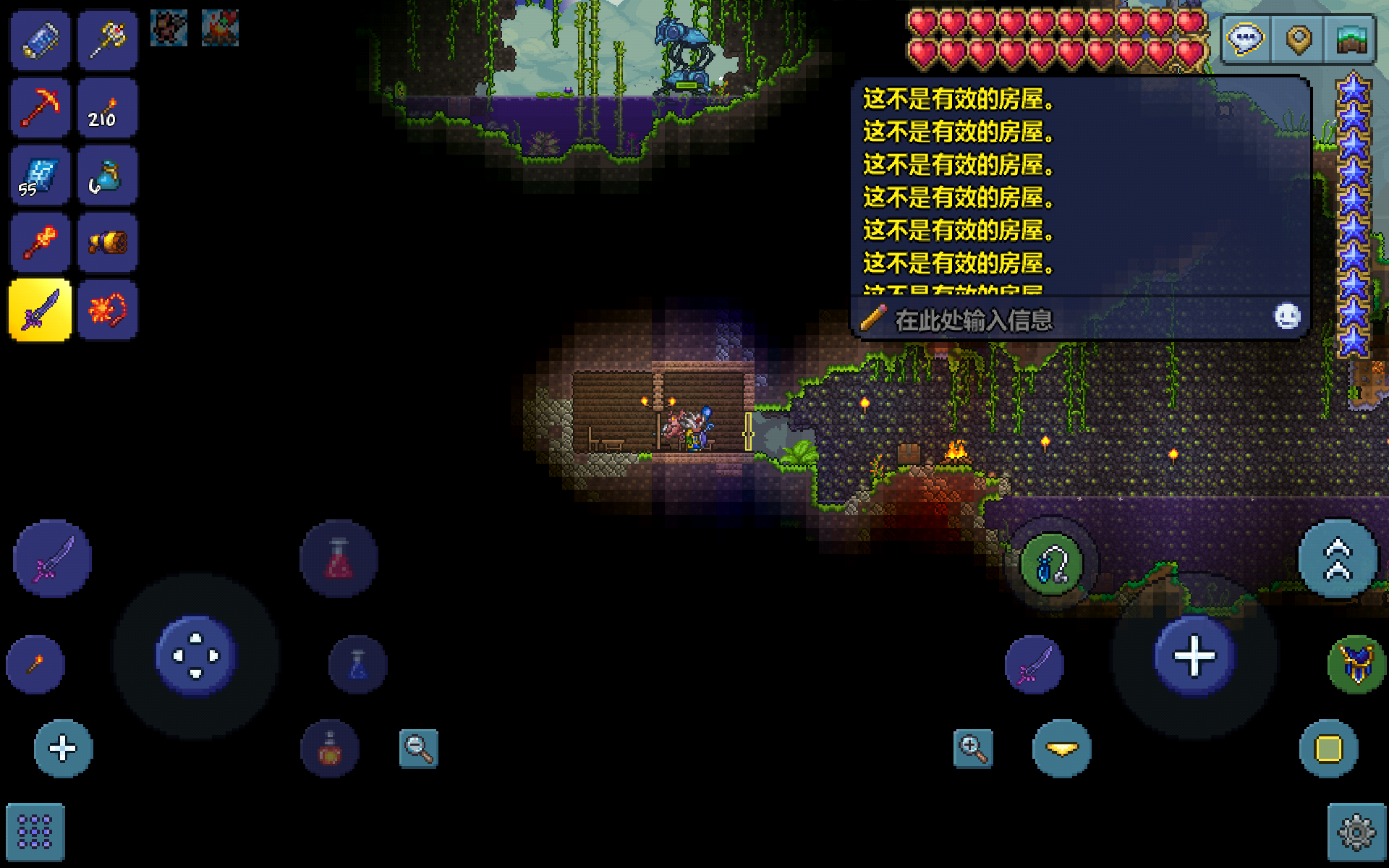Select the torch stack of 210
1389x868 pixels.
pyautogui.click(x=108, y=109)
